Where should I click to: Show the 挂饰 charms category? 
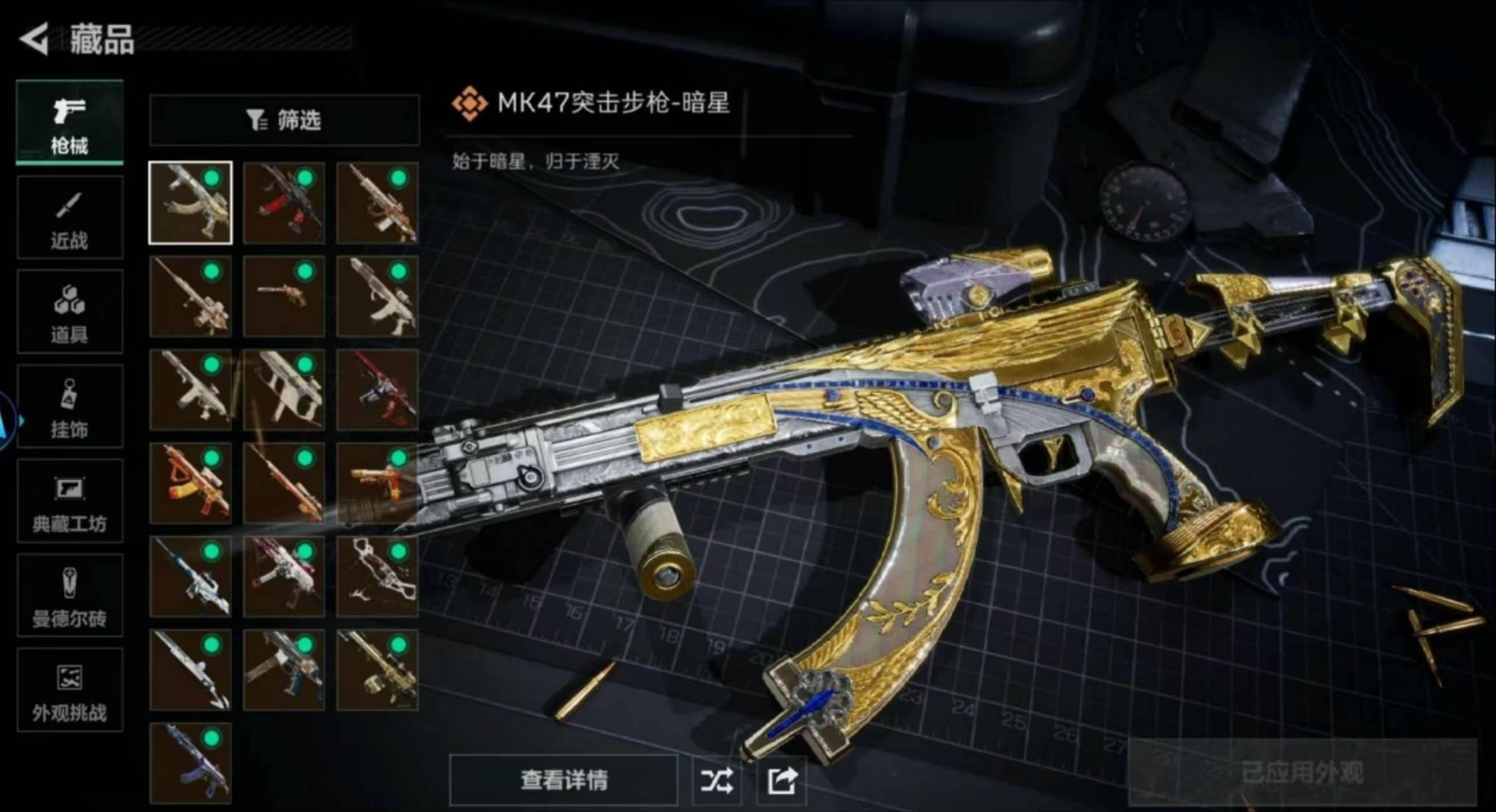(x=69, y=407)
